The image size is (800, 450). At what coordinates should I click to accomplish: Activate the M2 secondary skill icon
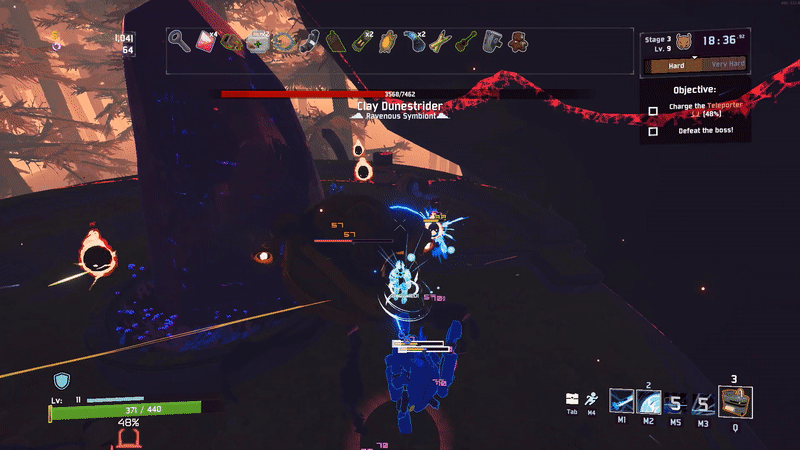coord(648,402)
